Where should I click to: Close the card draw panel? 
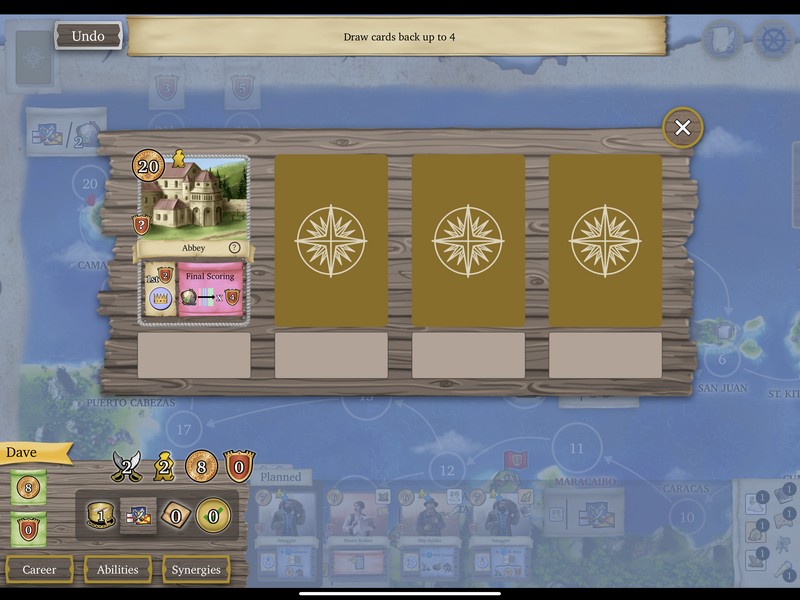point(683,128)
